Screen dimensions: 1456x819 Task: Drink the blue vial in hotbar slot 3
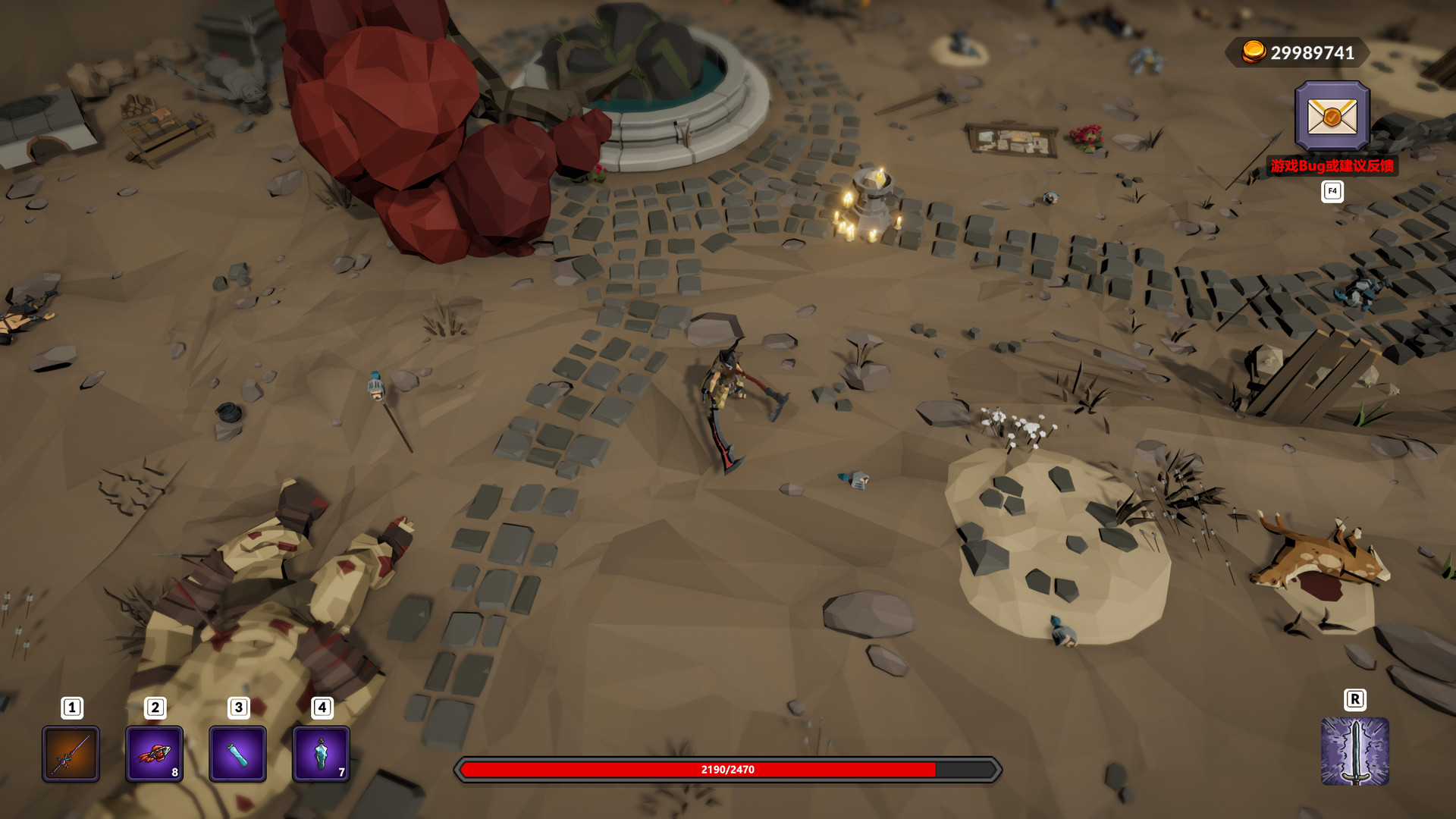pos(238,755)
